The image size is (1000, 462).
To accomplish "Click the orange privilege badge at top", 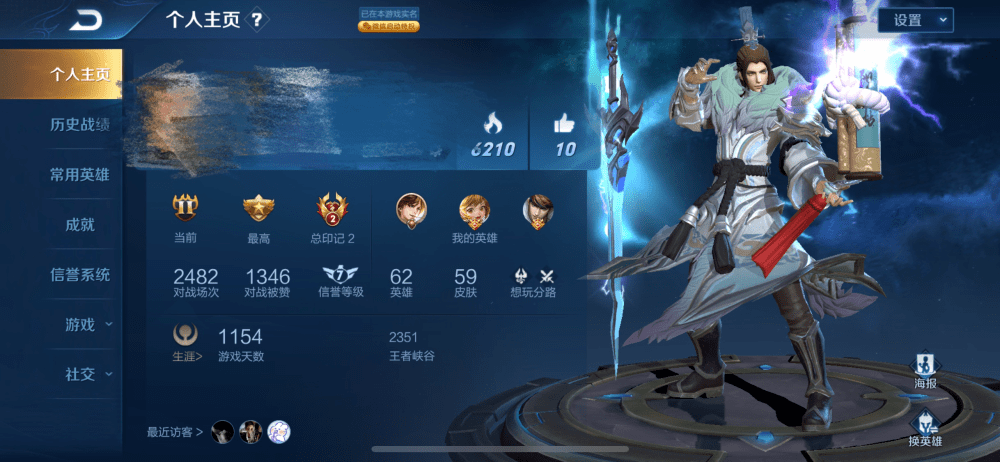I will click(x=388, y=27).
